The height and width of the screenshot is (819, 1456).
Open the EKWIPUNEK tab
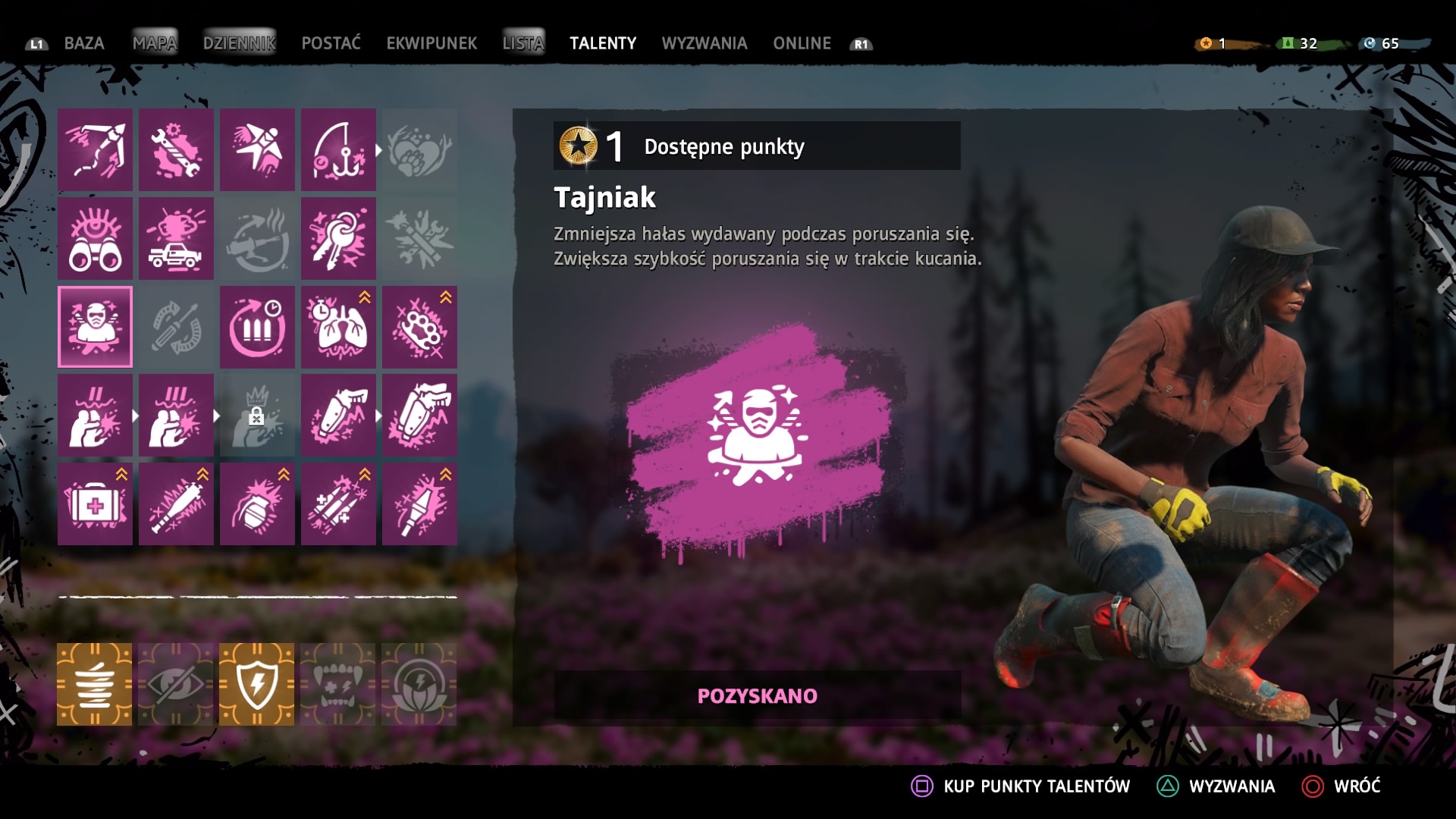tap(431, 43)
